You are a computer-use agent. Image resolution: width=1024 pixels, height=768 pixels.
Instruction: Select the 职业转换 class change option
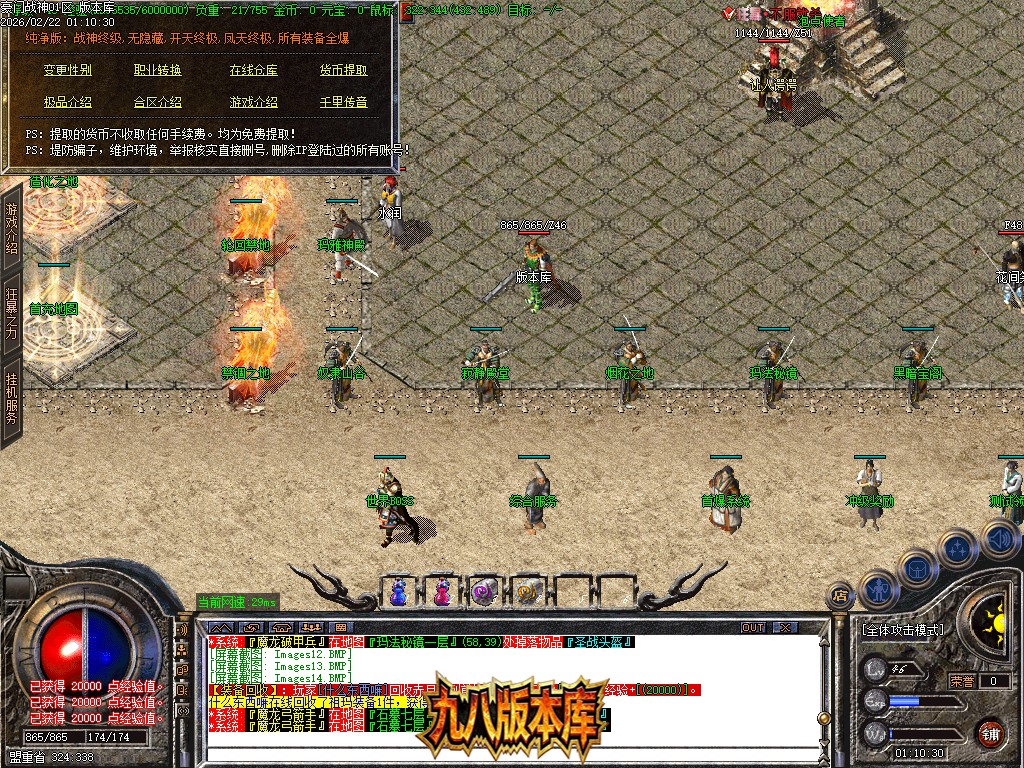(157, 70)
